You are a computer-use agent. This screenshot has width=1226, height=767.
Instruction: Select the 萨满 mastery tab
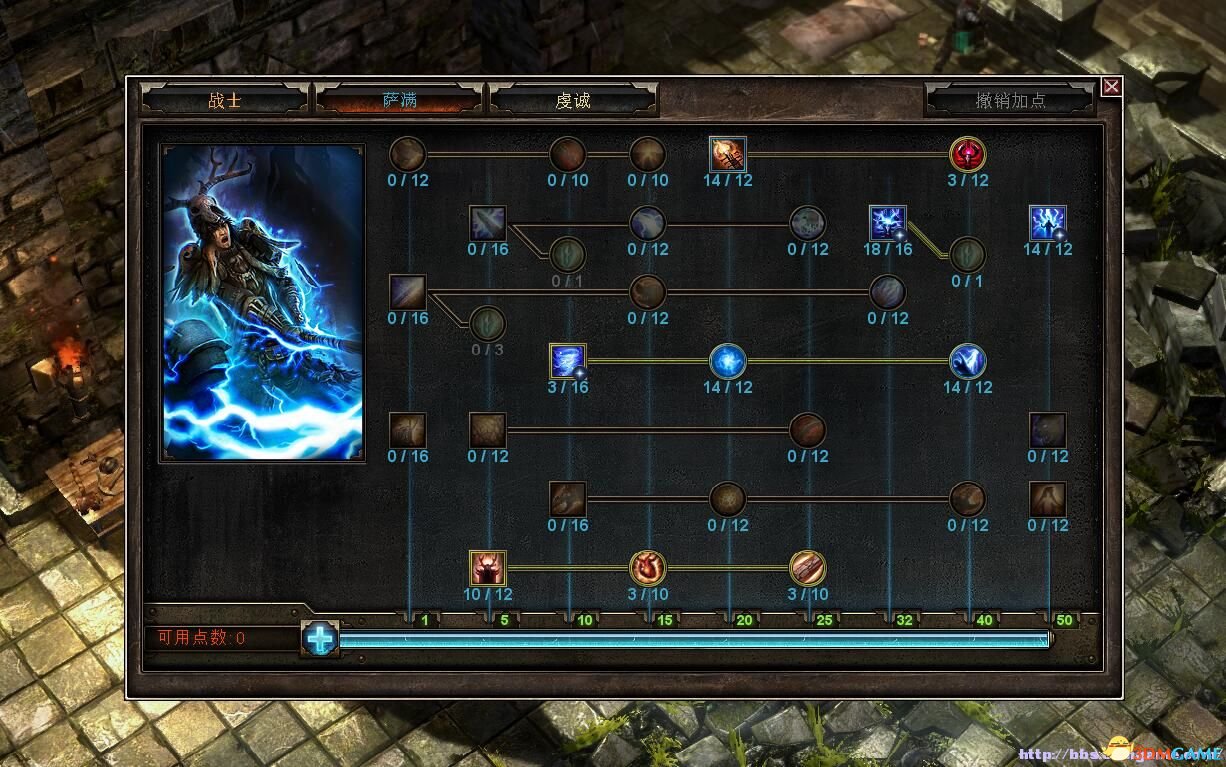click(399, 100)
